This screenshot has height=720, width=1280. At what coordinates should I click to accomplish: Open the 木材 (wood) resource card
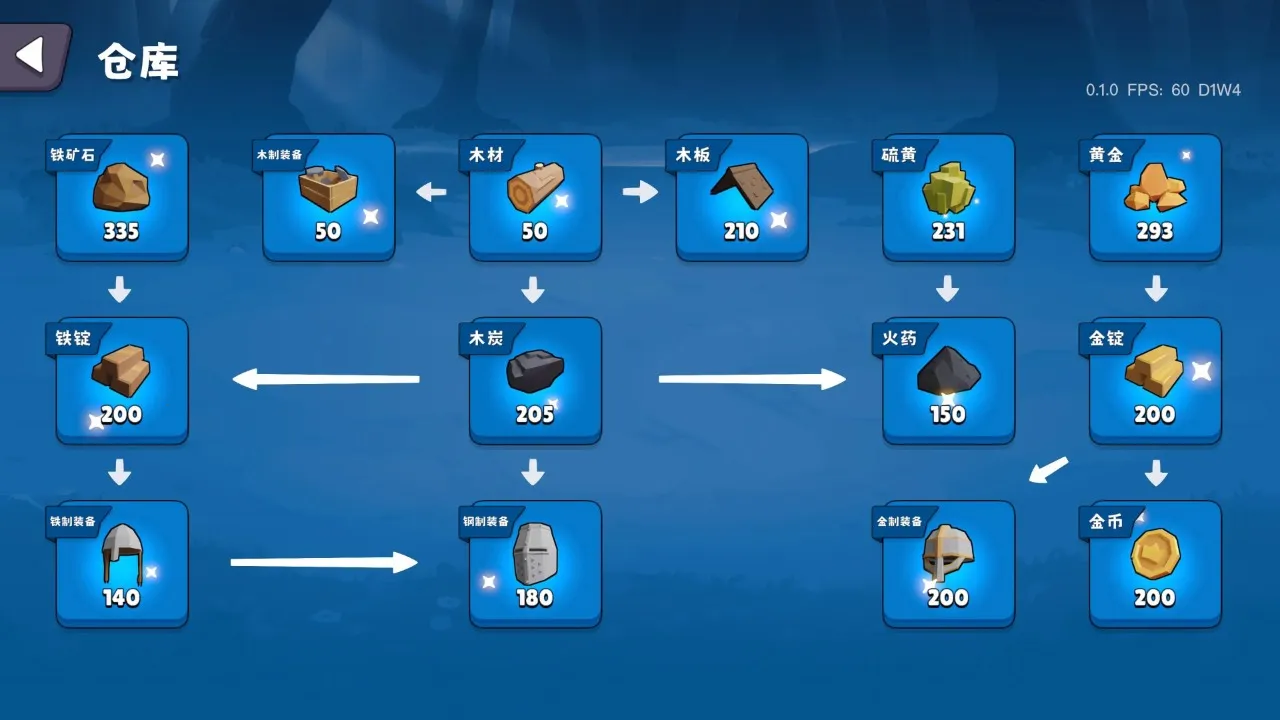coord(534,197)
